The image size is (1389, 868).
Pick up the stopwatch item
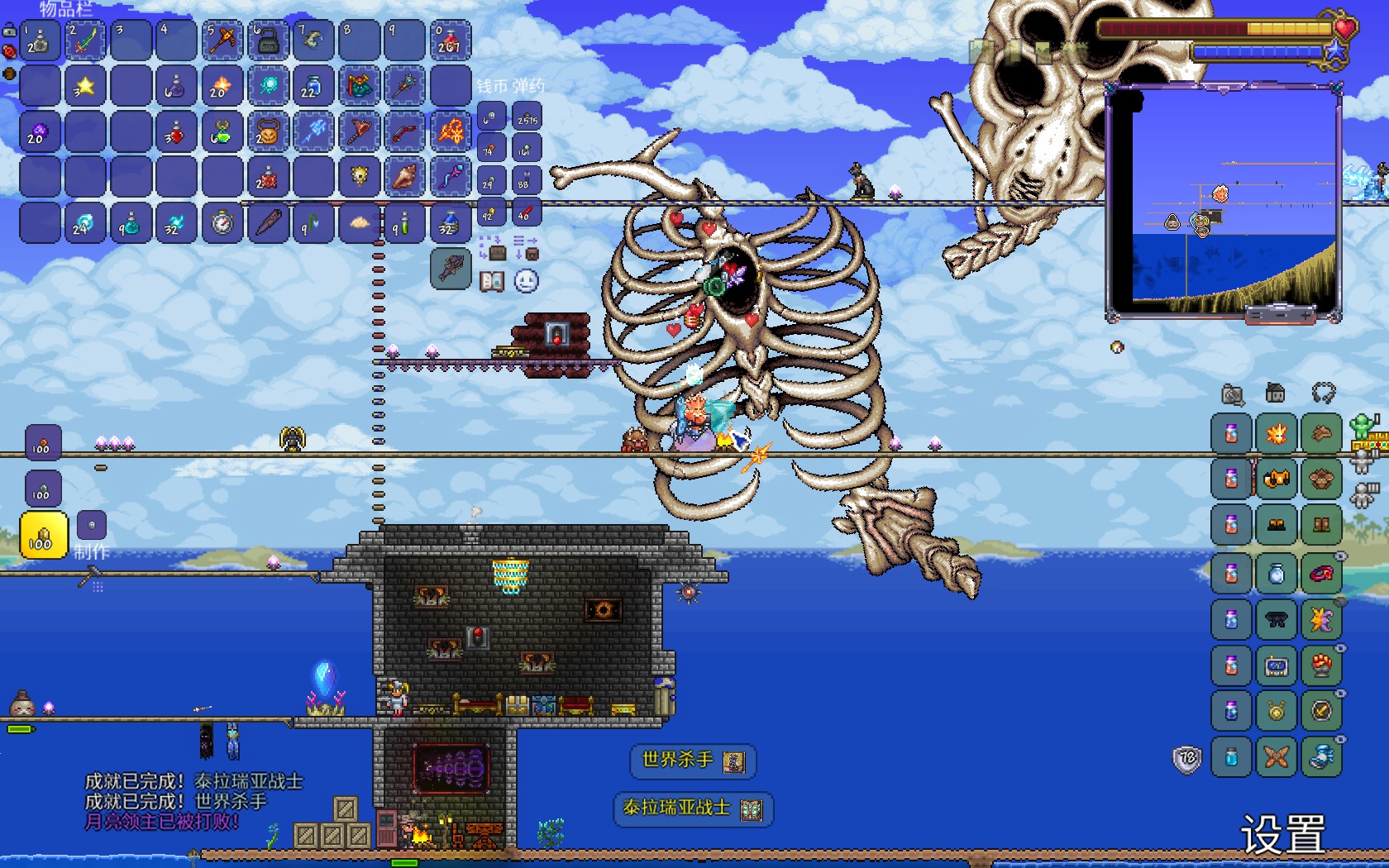[x=222, y=222]
